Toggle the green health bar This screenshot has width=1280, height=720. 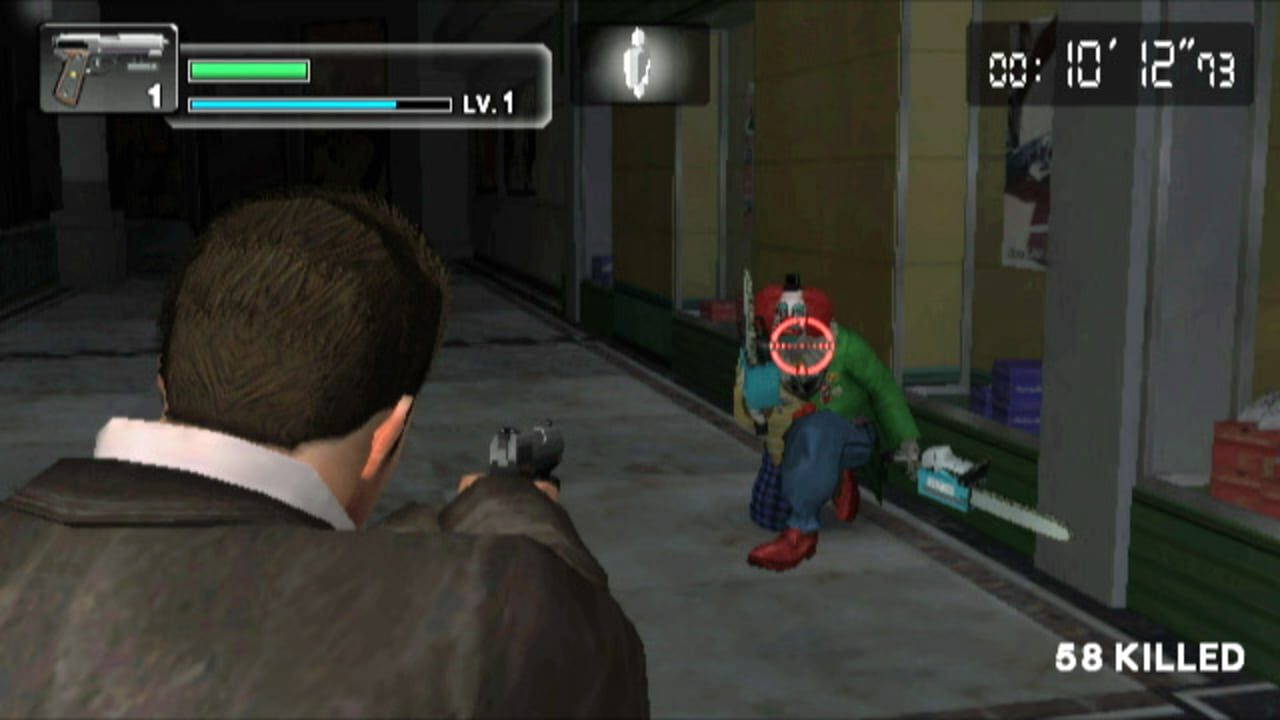click(248, 70)
